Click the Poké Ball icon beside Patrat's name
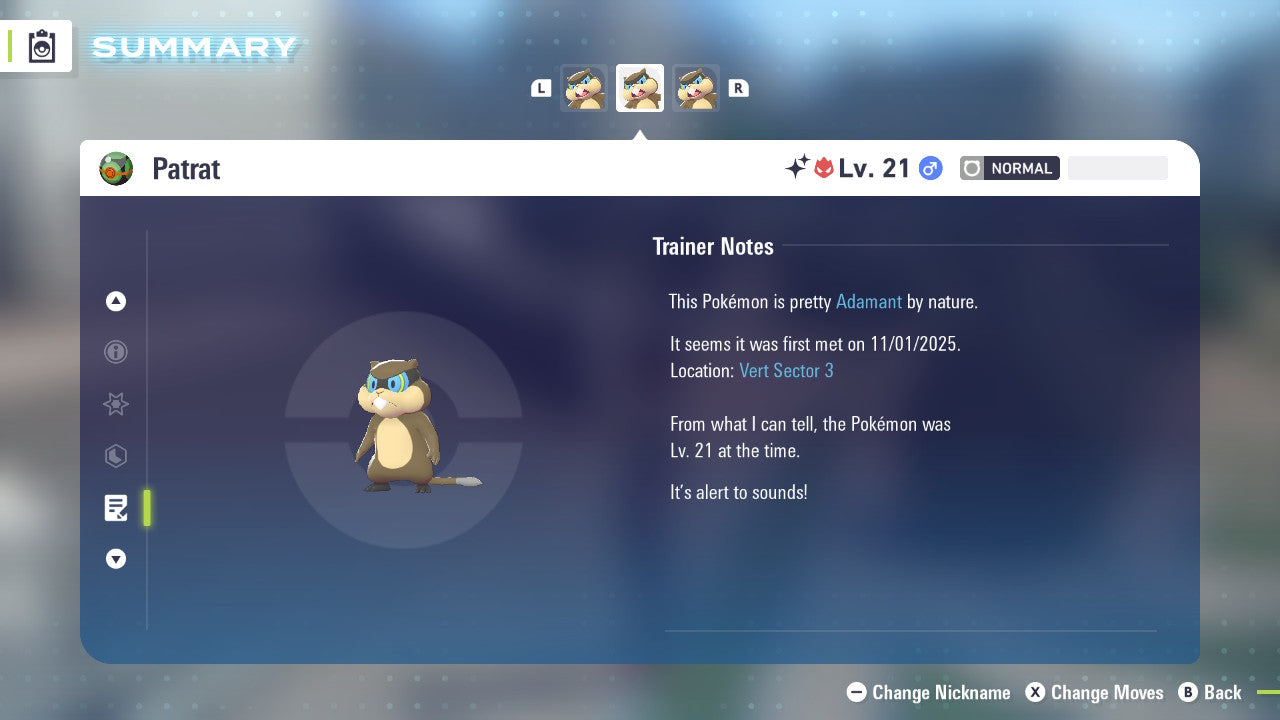This screenshot has width=1280, height=720. (116, 168)
